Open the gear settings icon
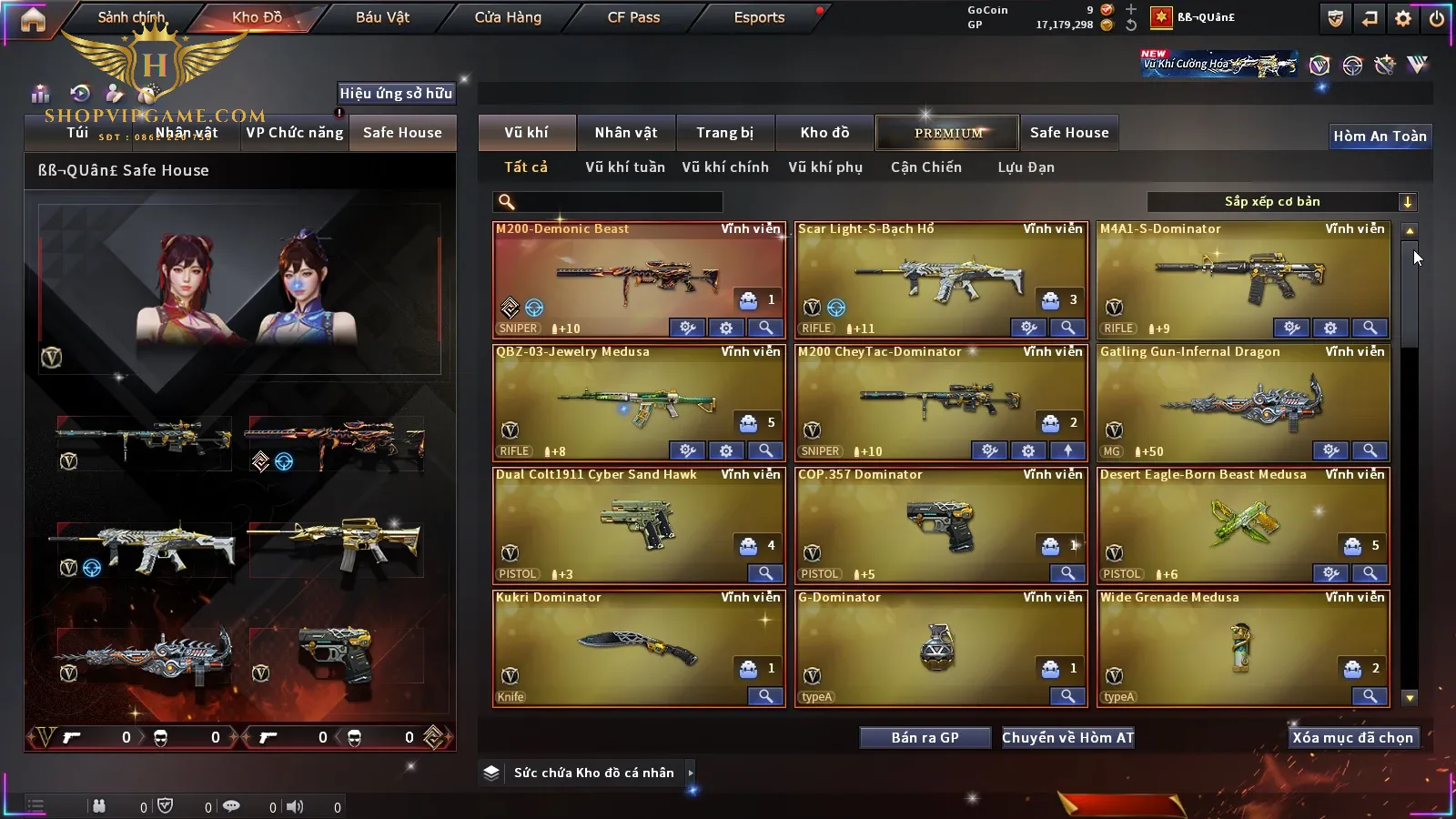1456x819 pixels. (1403, 18)
